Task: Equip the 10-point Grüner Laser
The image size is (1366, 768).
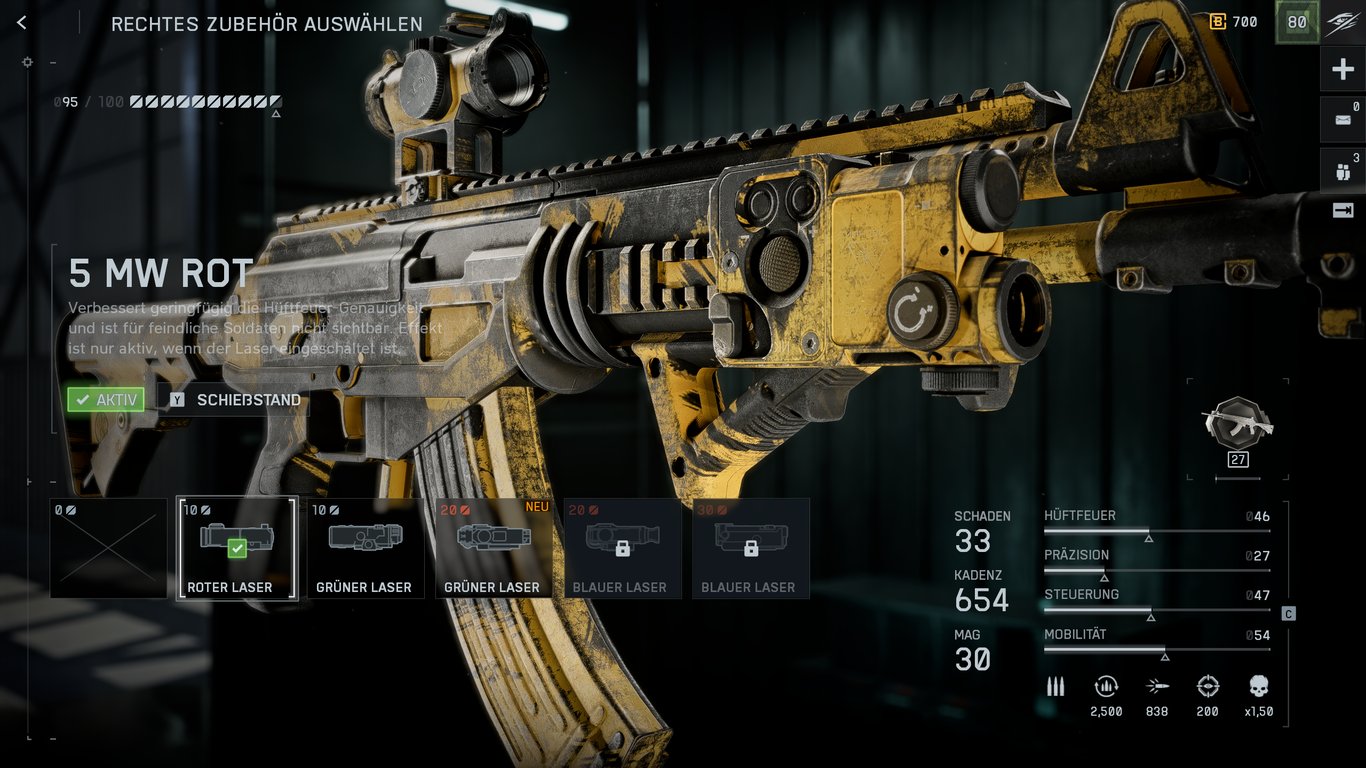Action: coord(364,548)
